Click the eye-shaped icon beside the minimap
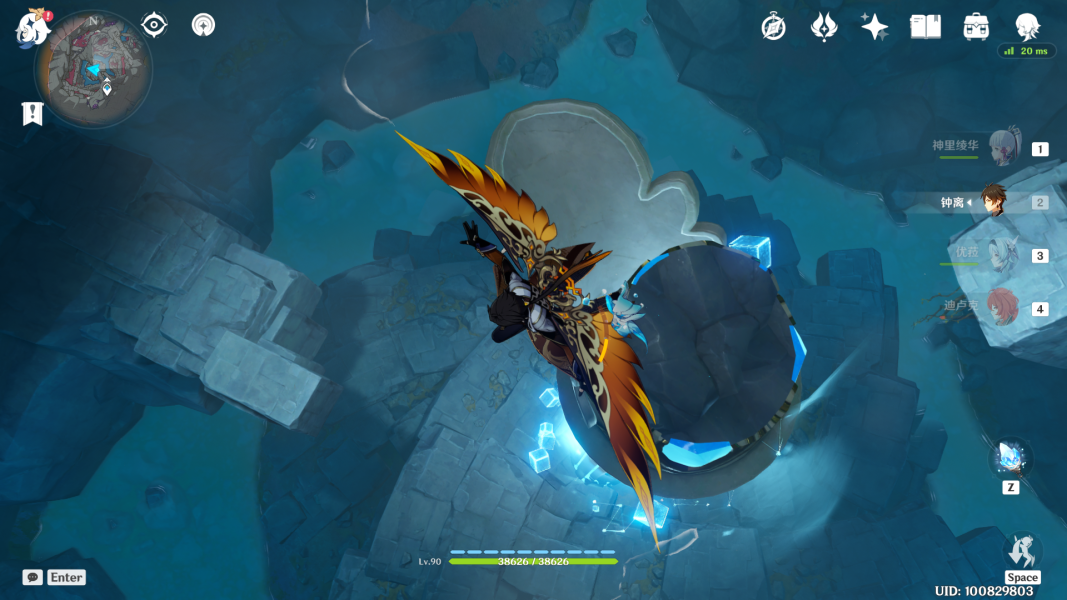The height and width of the screenshot is (600, 1067). coord(154,25)
